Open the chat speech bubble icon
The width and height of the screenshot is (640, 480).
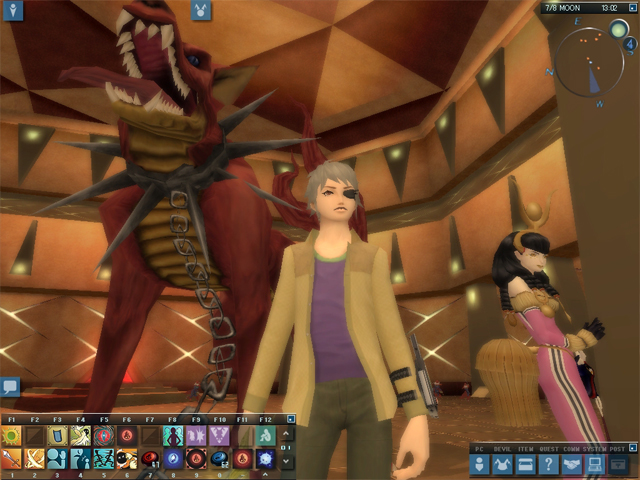[x=10, y=385]
